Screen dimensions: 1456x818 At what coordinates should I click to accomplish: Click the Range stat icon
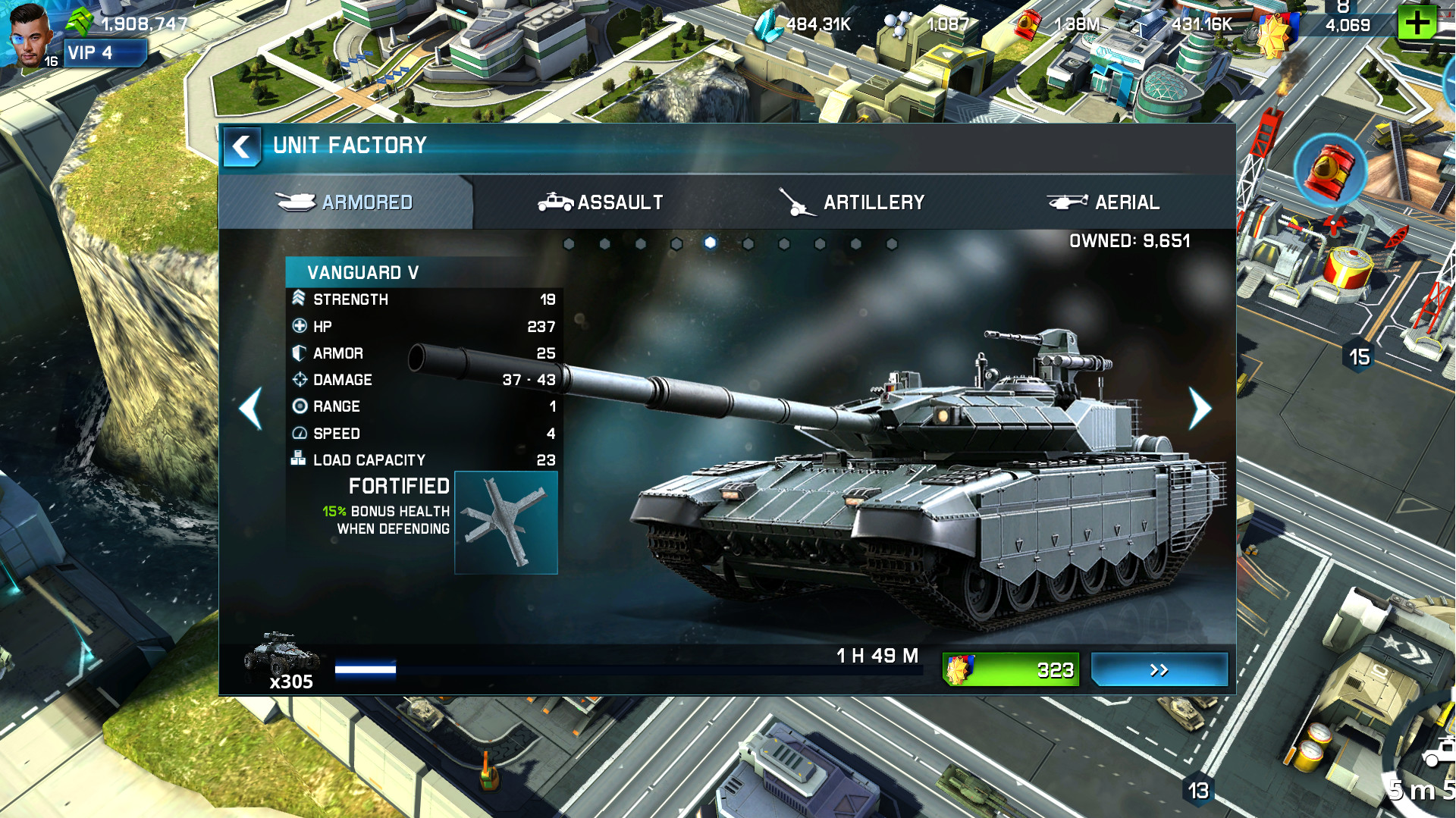click(x=298, y=406)
